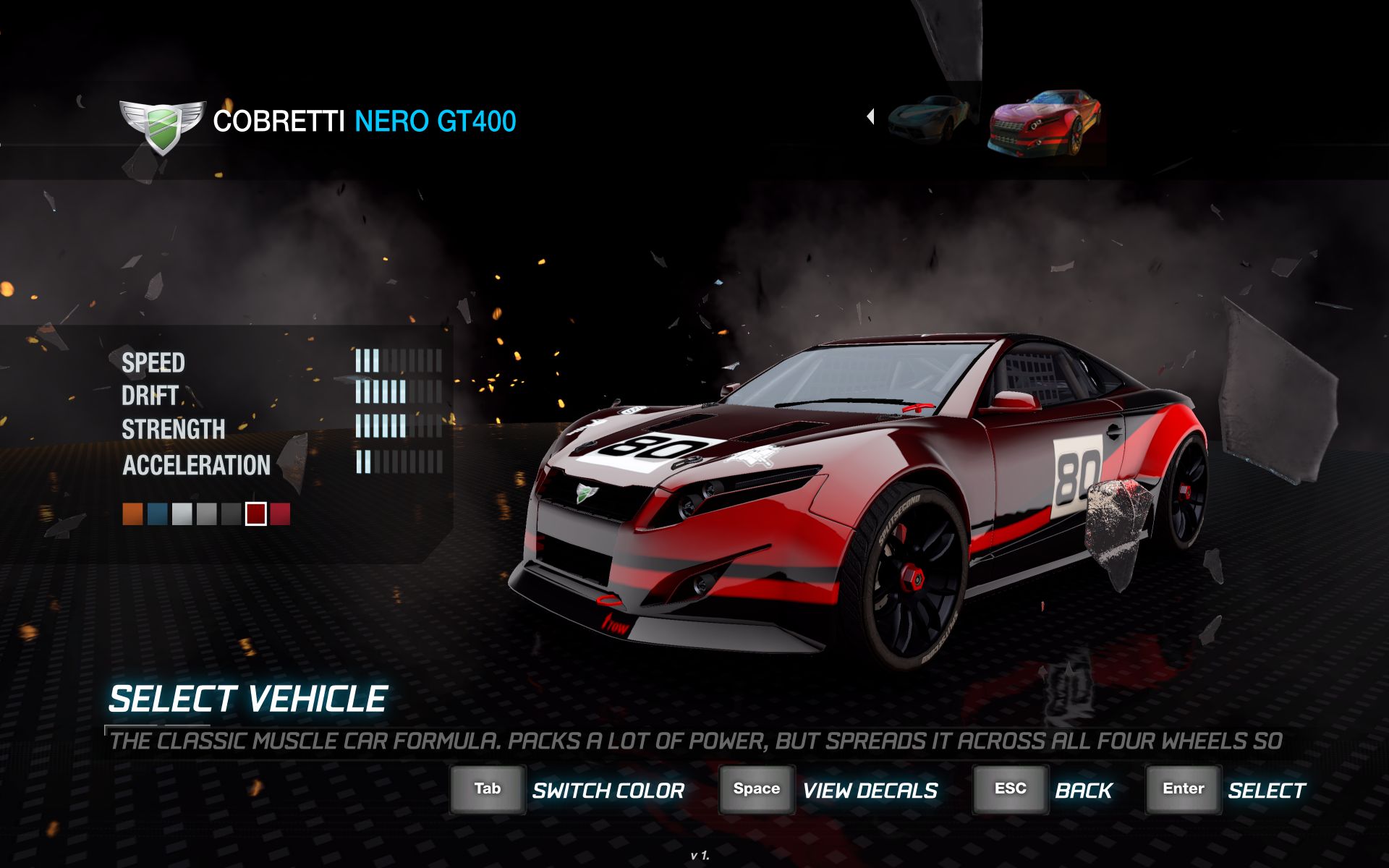This screenshot has height=868, width=1389.
Task: Choose the red muscle car thumbnail
Action: [1044, 121]
